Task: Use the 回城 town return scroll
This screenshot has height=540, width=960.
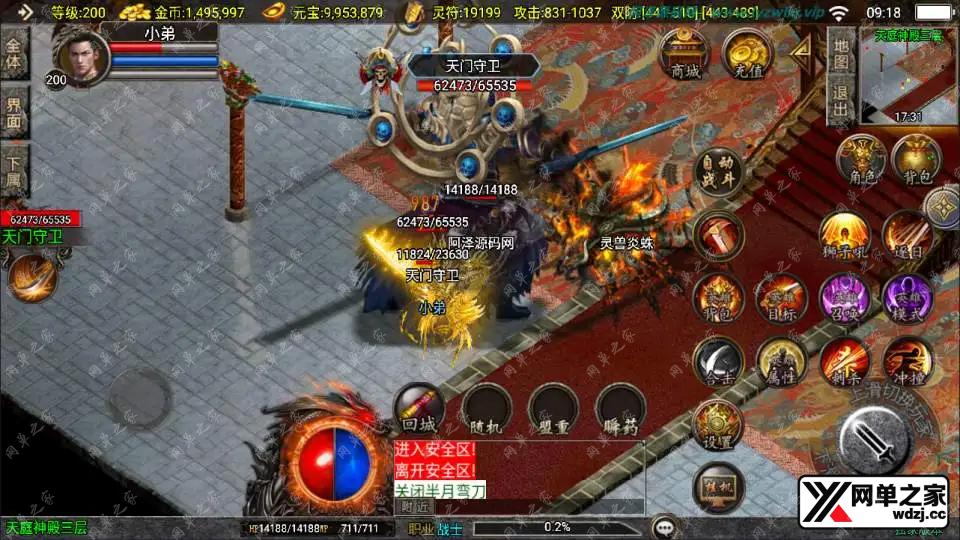Action: click(x=418, y=408)
